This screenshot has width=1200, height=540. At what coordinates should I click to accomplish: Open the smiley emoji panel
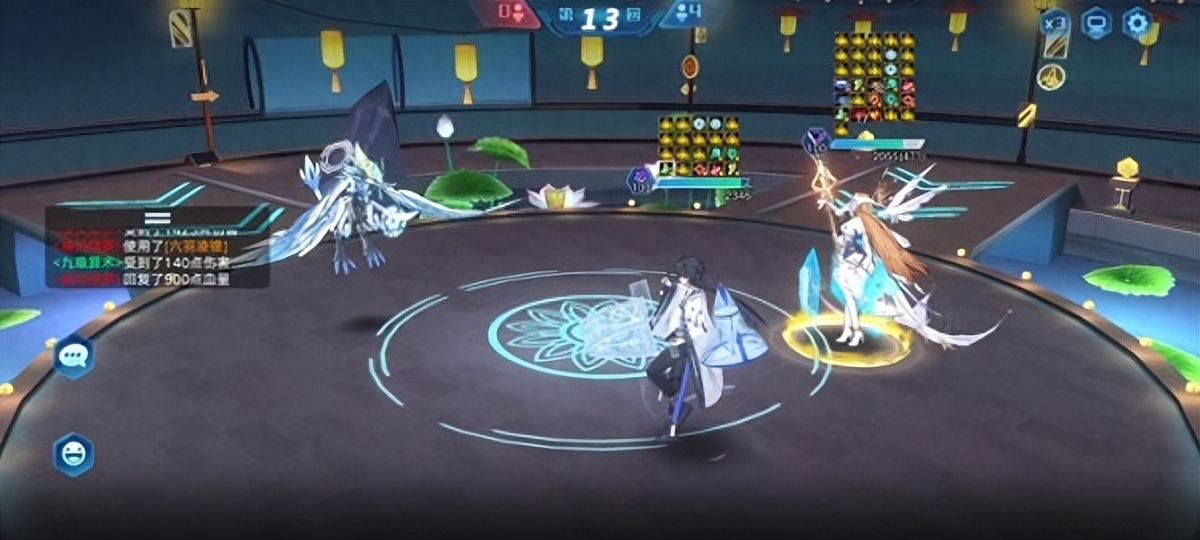pos(73,455)
